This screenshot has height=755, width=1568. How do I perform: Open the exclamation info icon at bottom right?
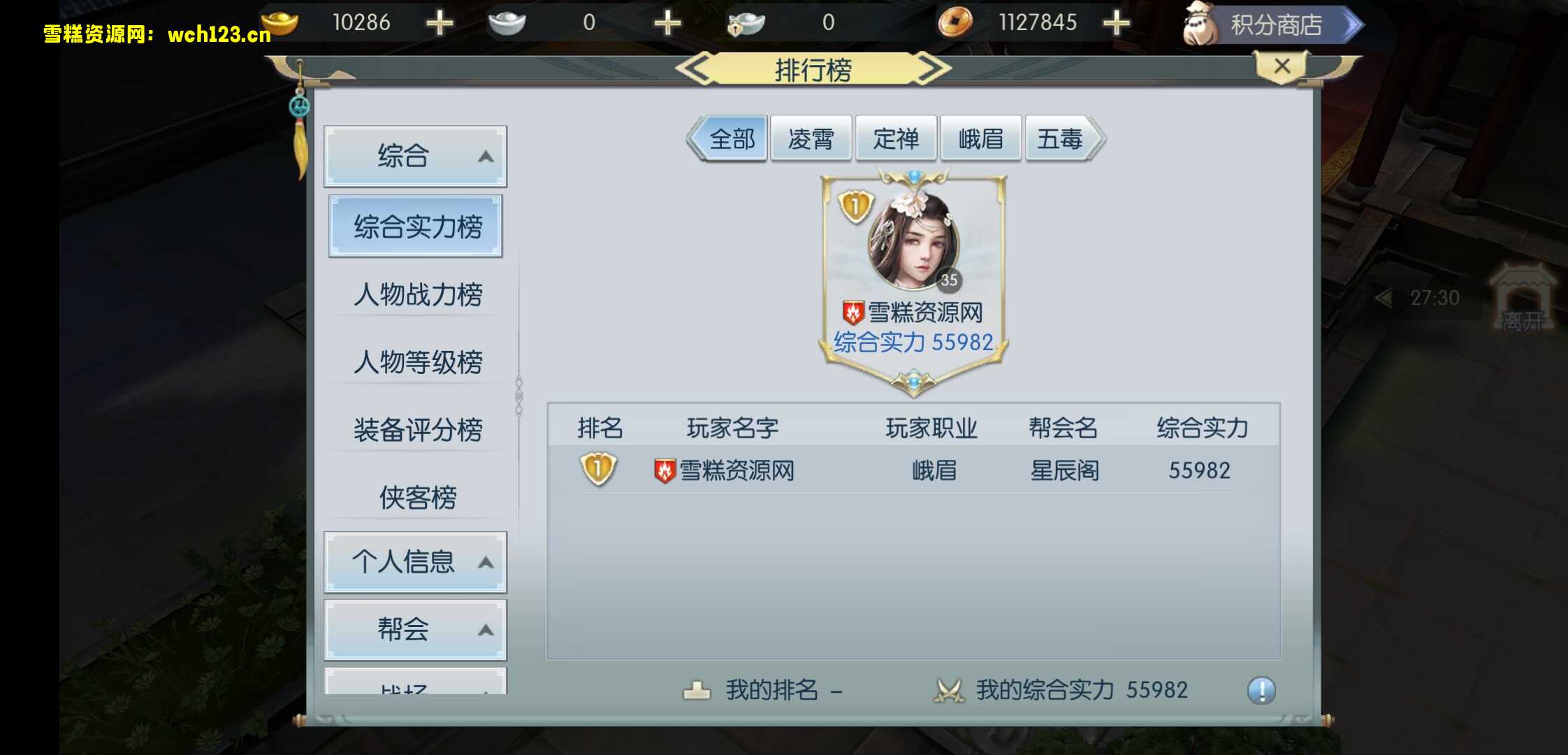[1258, 689]
